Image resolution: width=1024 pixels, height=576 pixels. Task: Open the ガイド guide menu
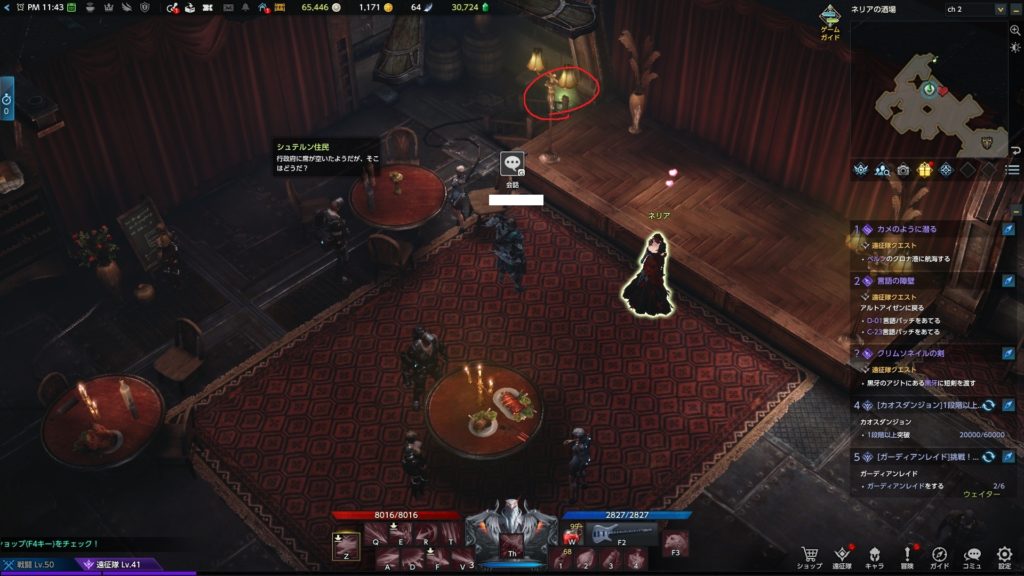pyautogui.click(x=939, y=555)
